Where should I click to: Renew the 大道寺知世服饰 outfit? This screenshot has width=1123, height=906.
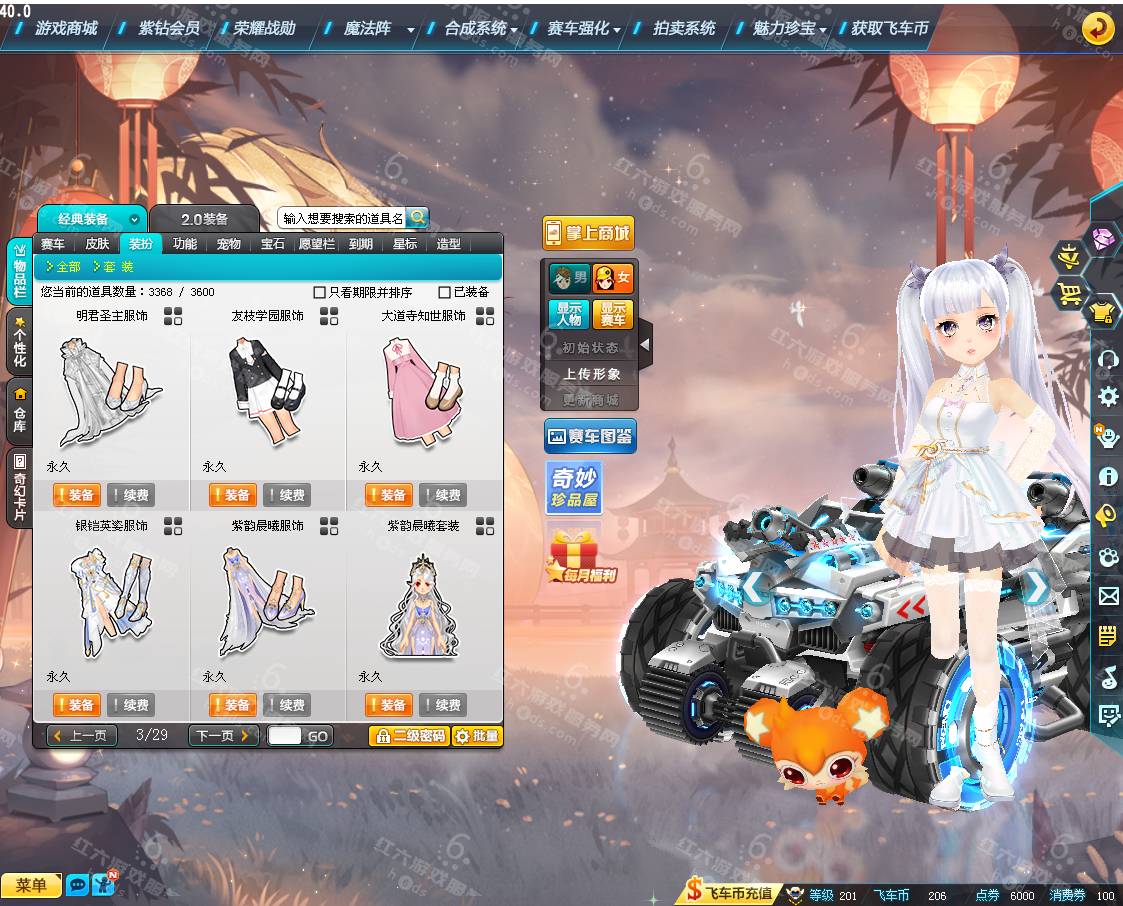click(442, 495)
